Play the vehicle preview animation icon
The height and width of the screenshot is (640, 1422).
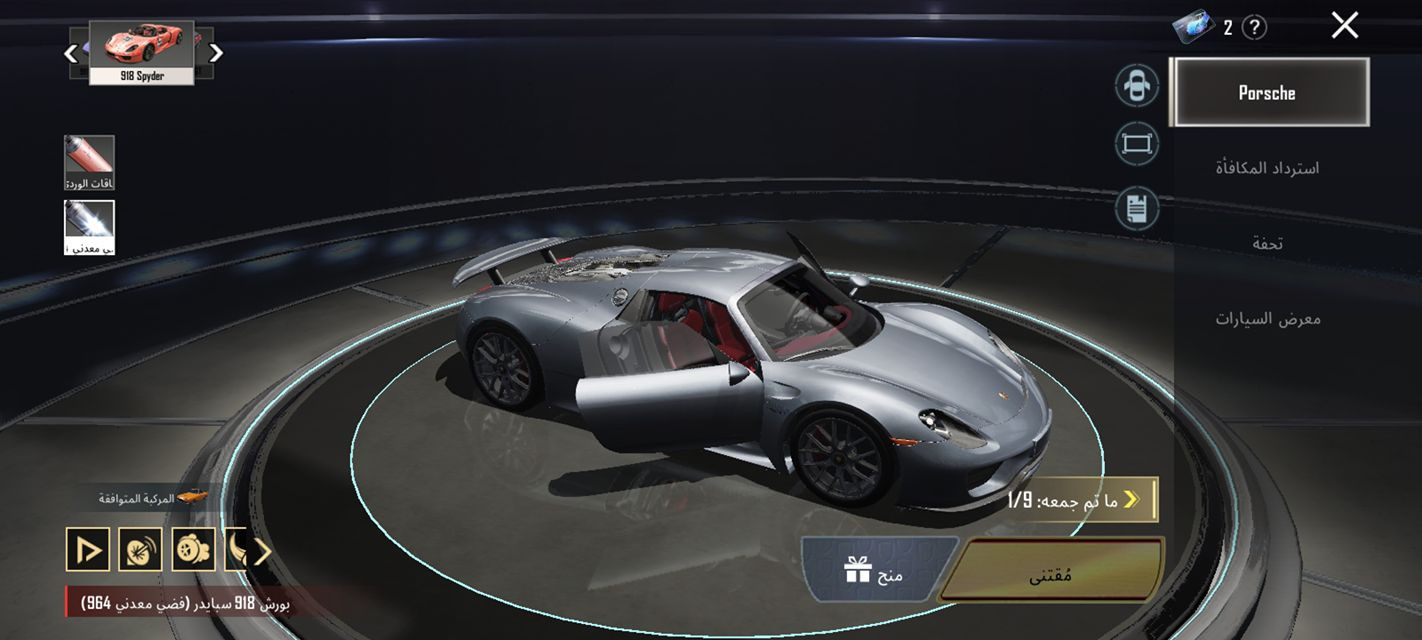pyautogui.click(x=87, y=549)
